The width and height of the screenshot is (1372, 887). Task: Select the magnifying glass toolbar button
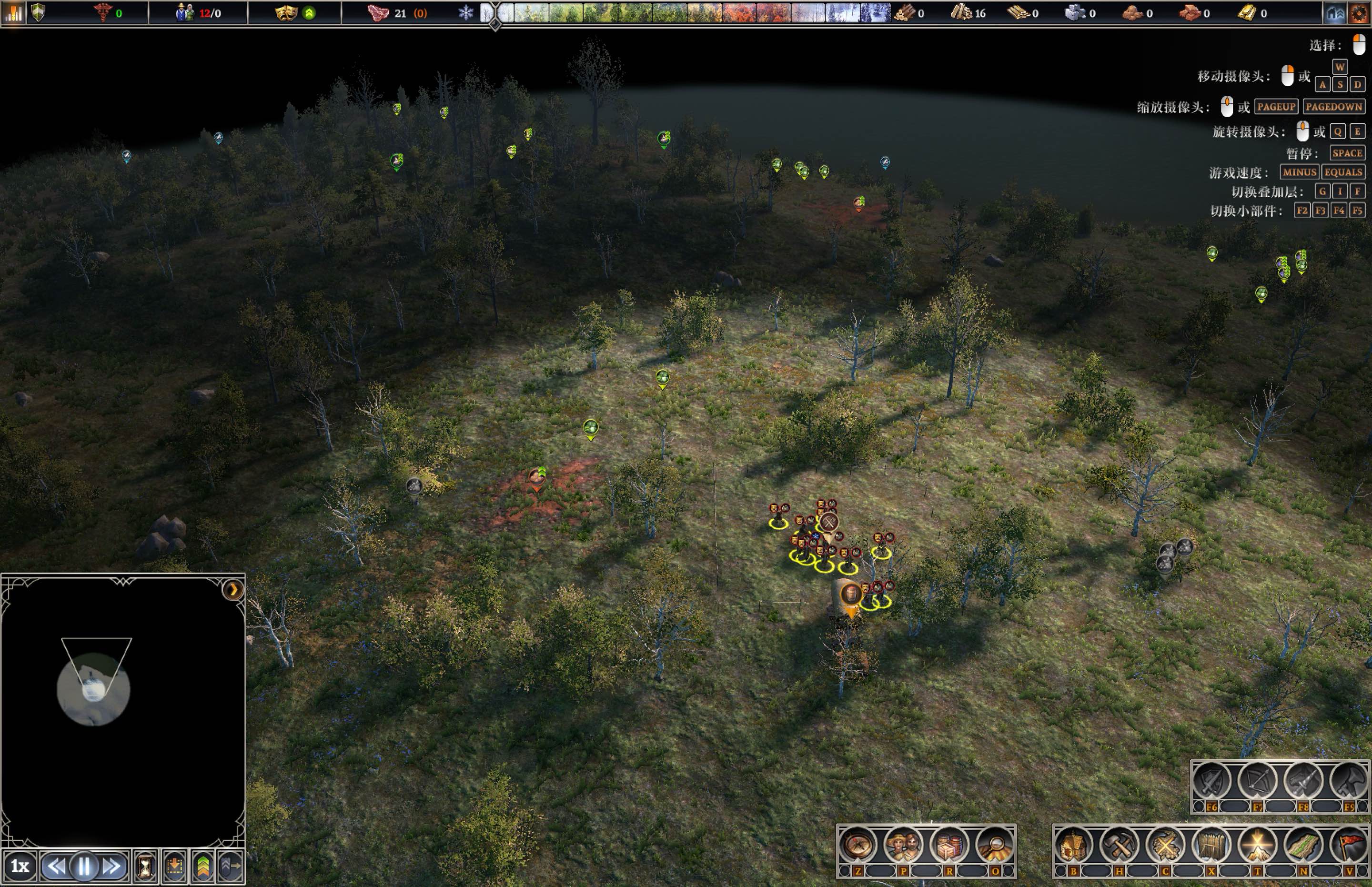pos(995,846)
